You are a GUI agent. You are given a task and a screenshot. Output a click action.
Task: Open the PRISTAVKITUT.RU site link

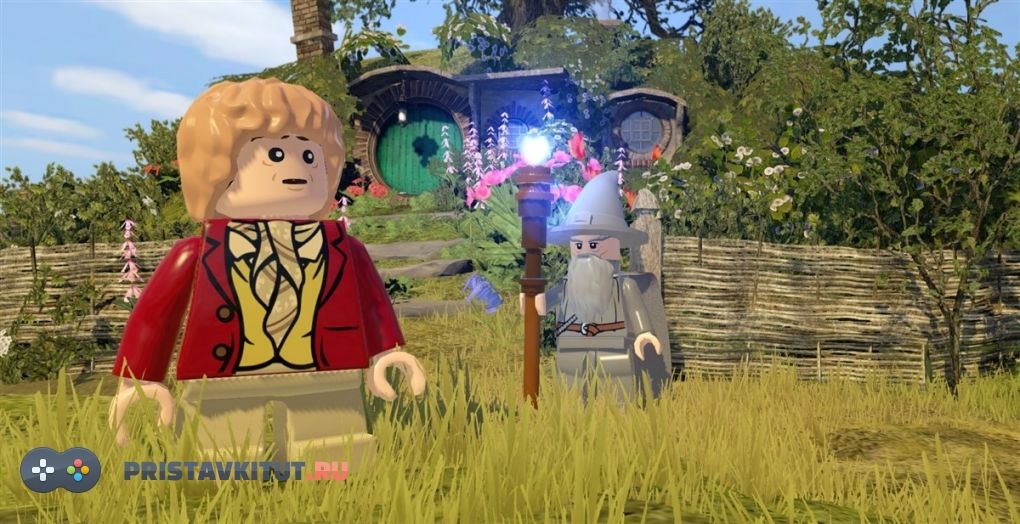pyautogui.click(x=236, y=471)
